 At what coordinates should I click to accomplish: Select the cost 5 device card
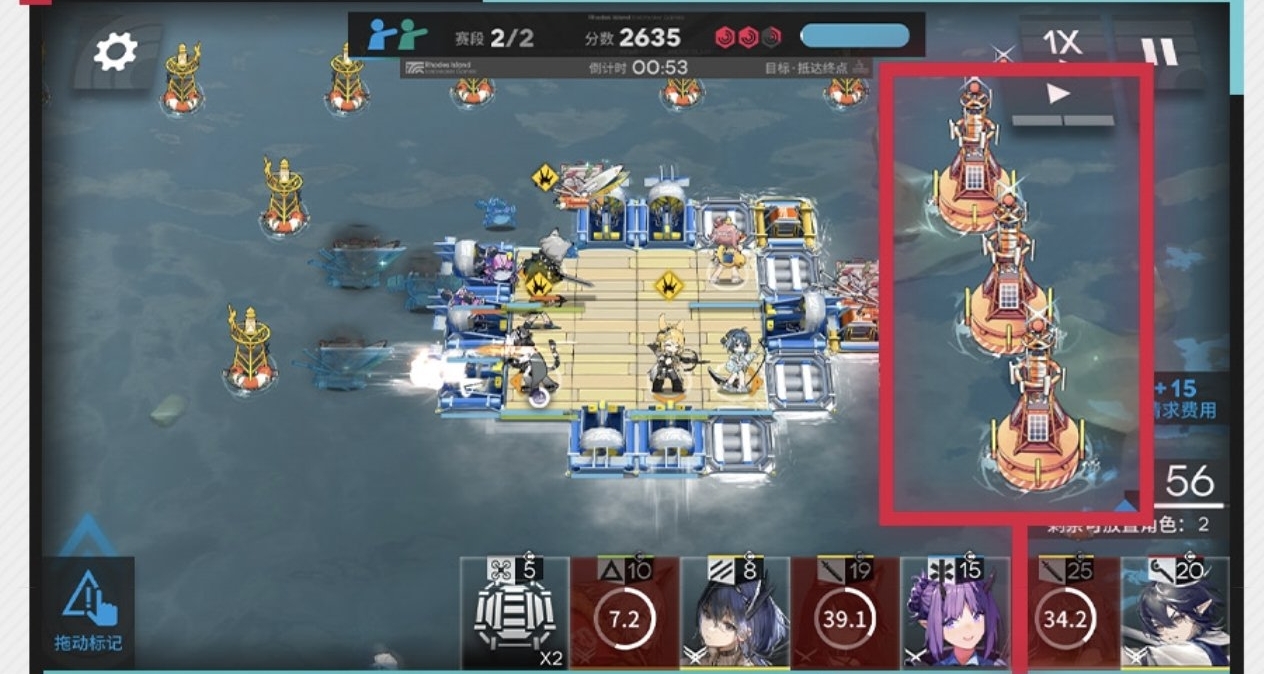click(514, 613)
